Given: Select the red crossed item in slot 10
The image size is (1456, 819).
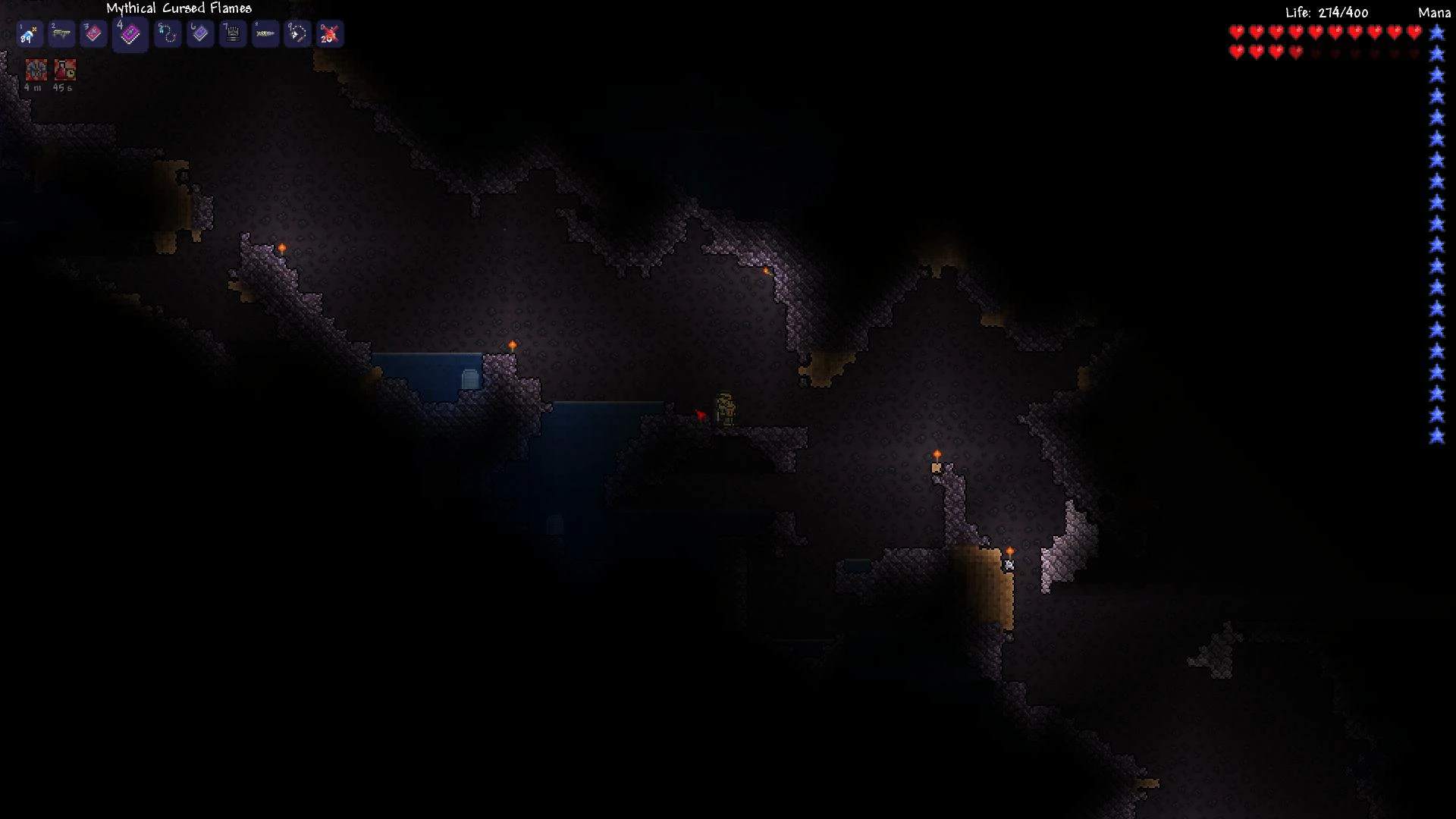Looking at the screenshot, I should tap(331, 33).
